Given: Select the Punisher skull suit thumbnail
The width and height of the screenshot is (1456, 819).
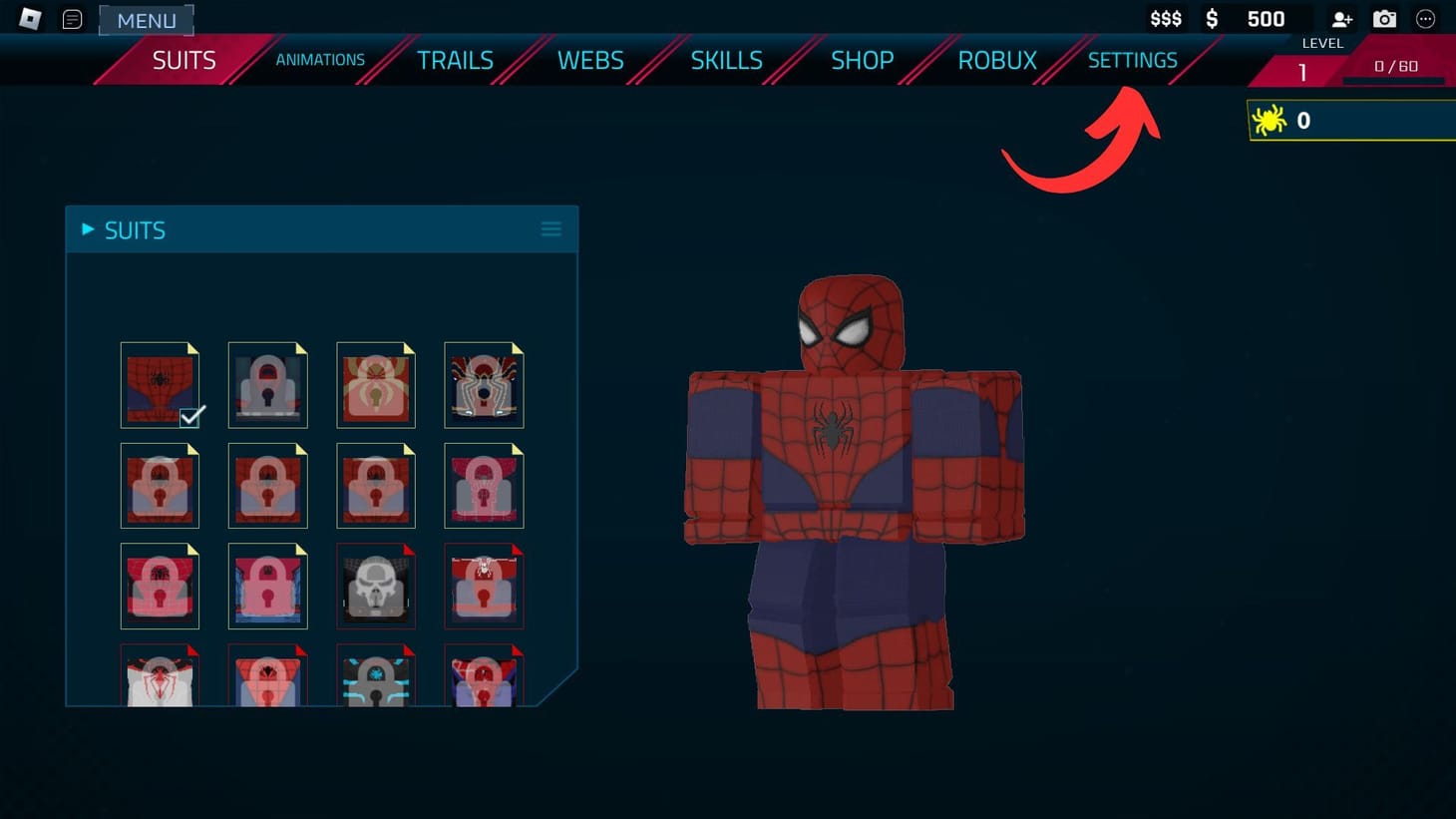Looking at the screenshot, I should click(x=376, y=587).
